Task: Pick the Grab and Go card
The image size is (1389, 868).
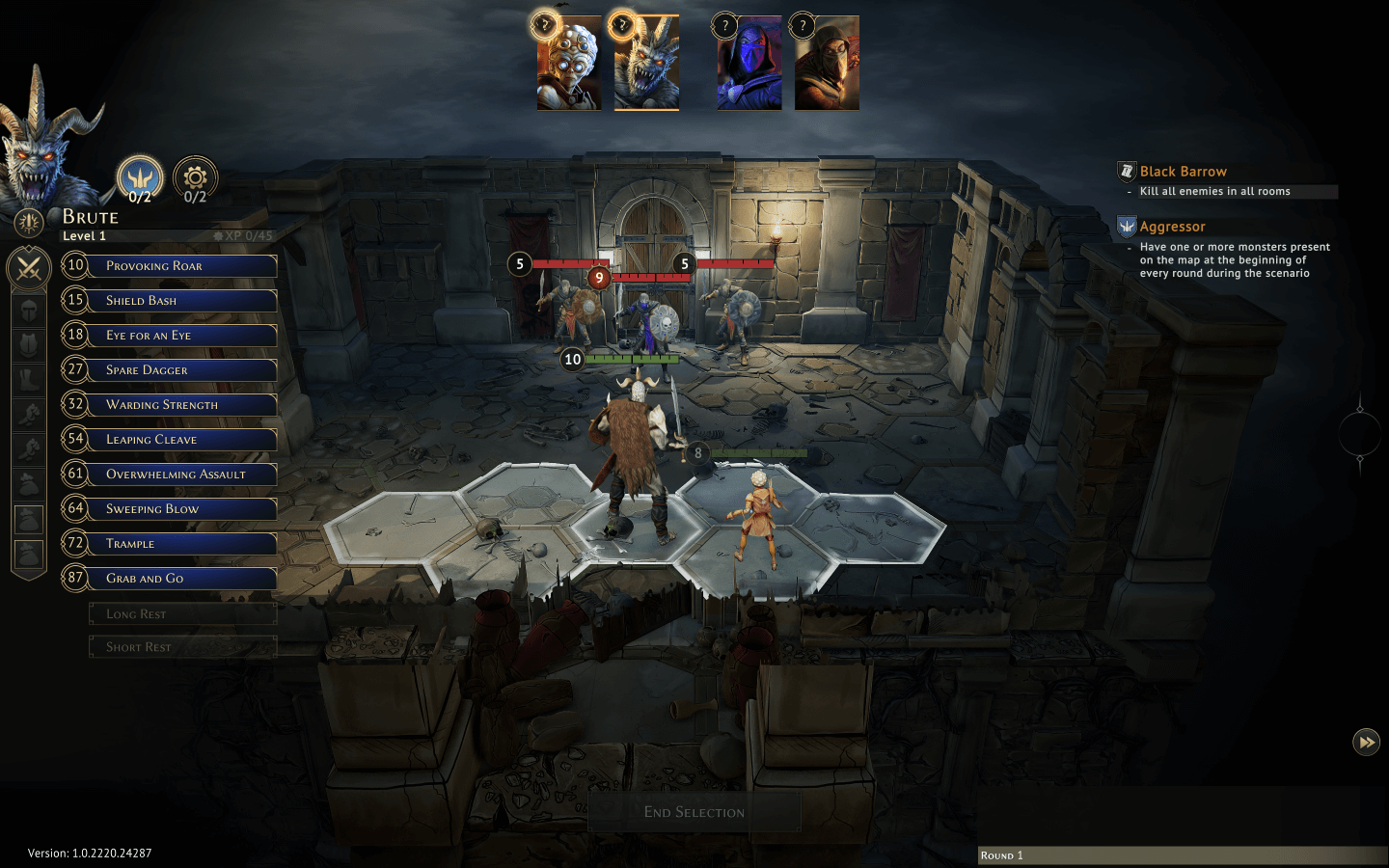Action: 183,579
